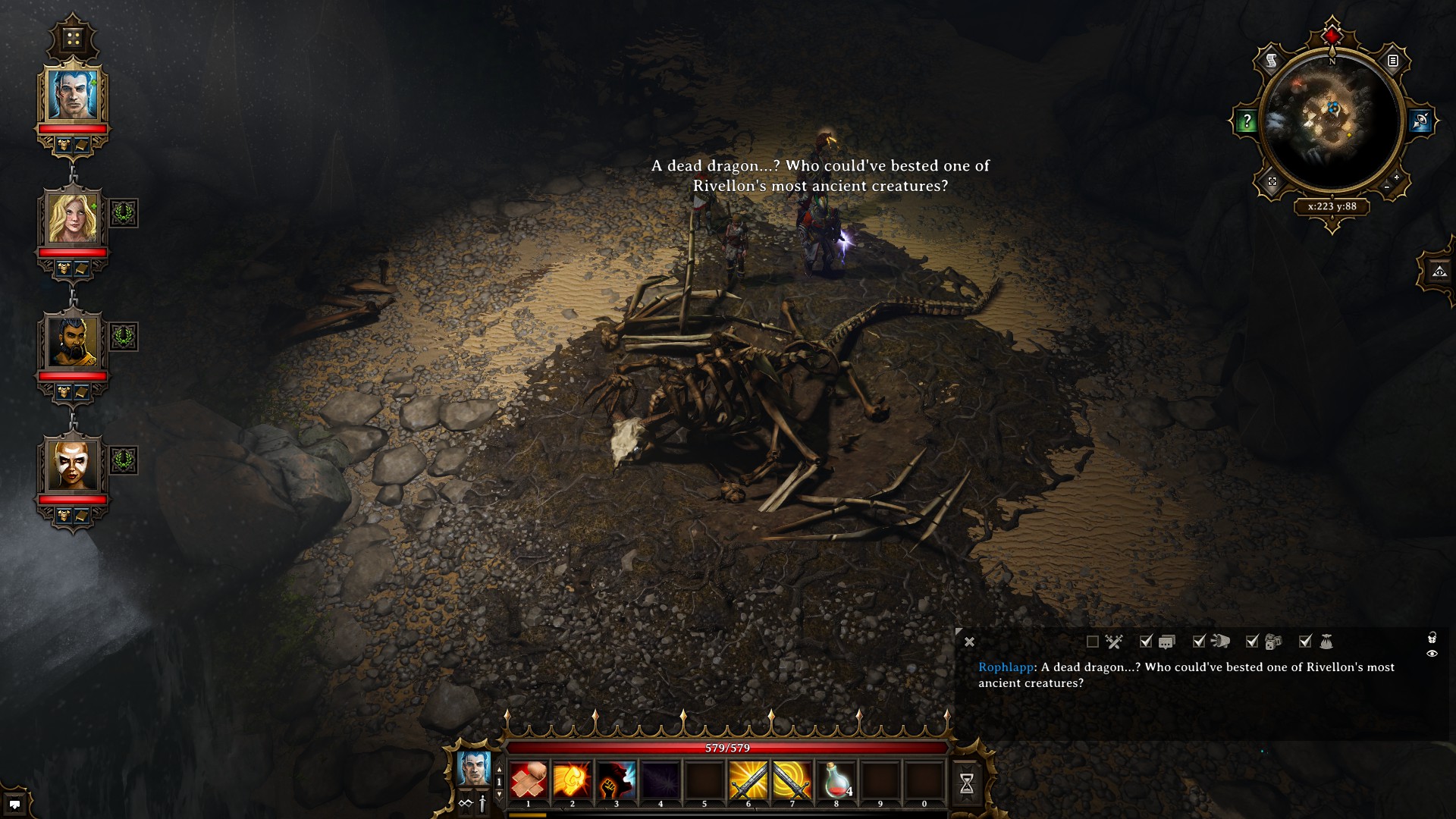The height and width of the screenshot is (819, 1456).
Task: Zoom in the minimap with plus button
Action: [x=1396, y=177]
